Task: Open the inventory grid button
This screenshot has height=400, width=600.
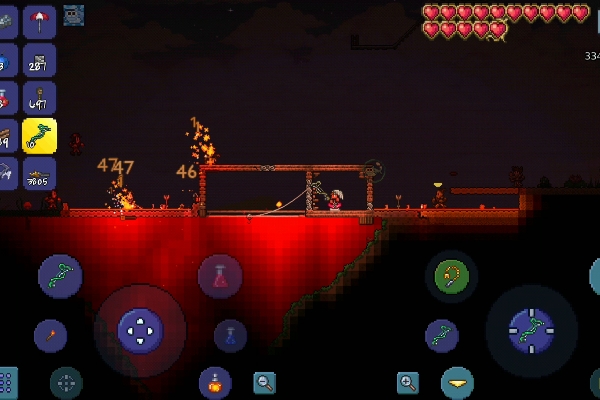Action: (7, 382)
